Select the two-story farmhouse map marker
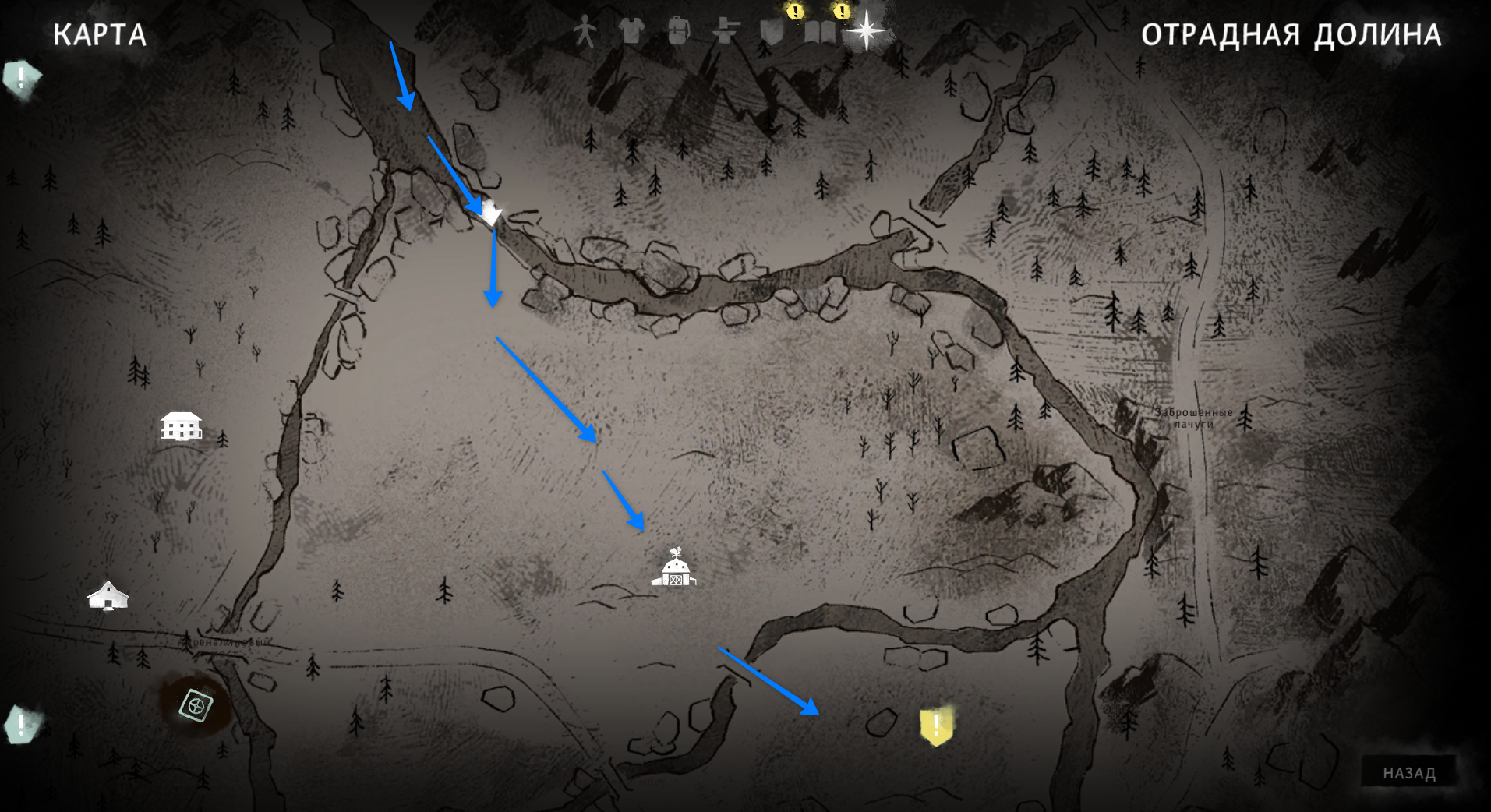The image size is (1491, 812). click(x=181, y=426)
